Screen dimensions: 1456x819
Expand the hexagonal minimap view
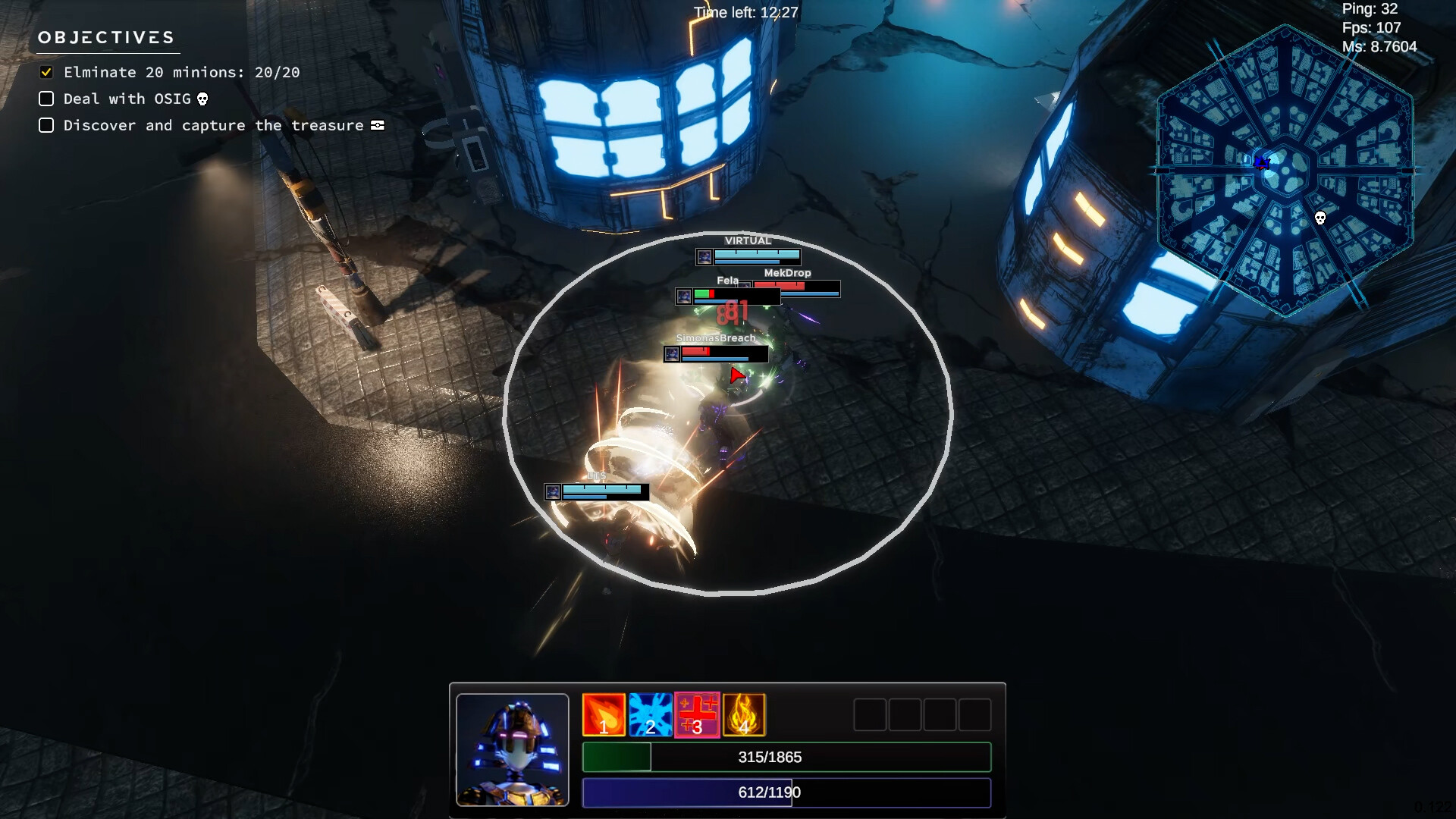click(x=1284, y=165)
